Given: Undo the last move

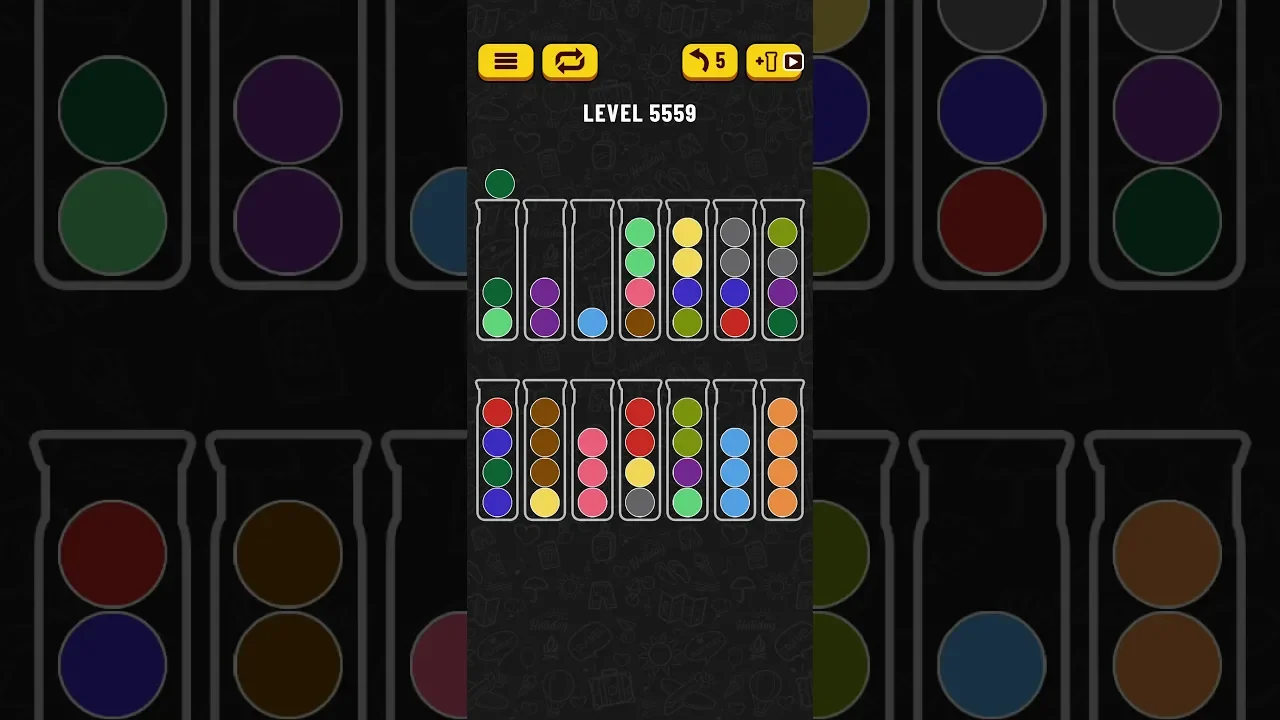Looking at the screenshot, I should tap(709, 62).
